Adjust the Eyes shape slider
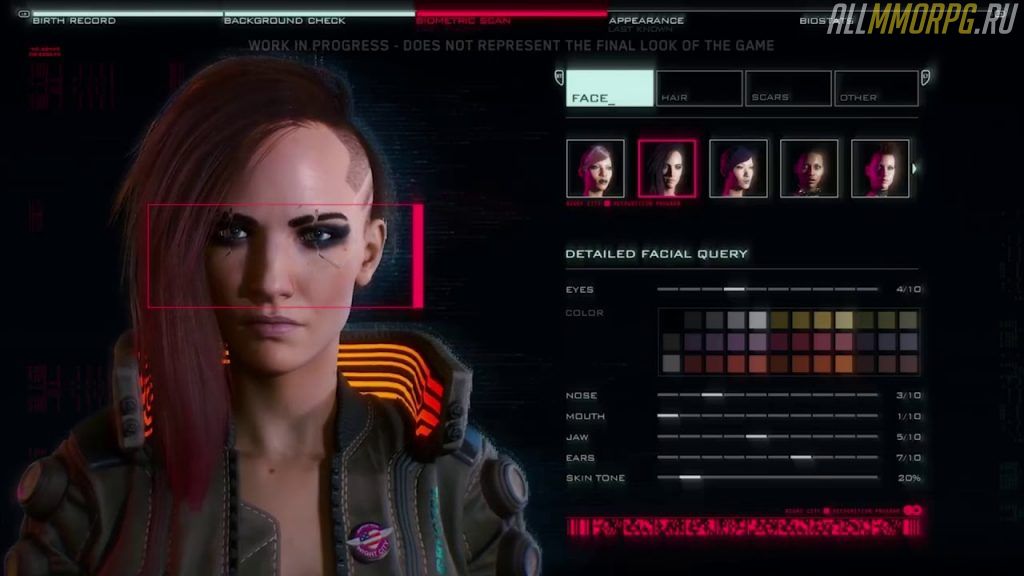Viewport: 1024px width, 576px height. click(735, 289)
